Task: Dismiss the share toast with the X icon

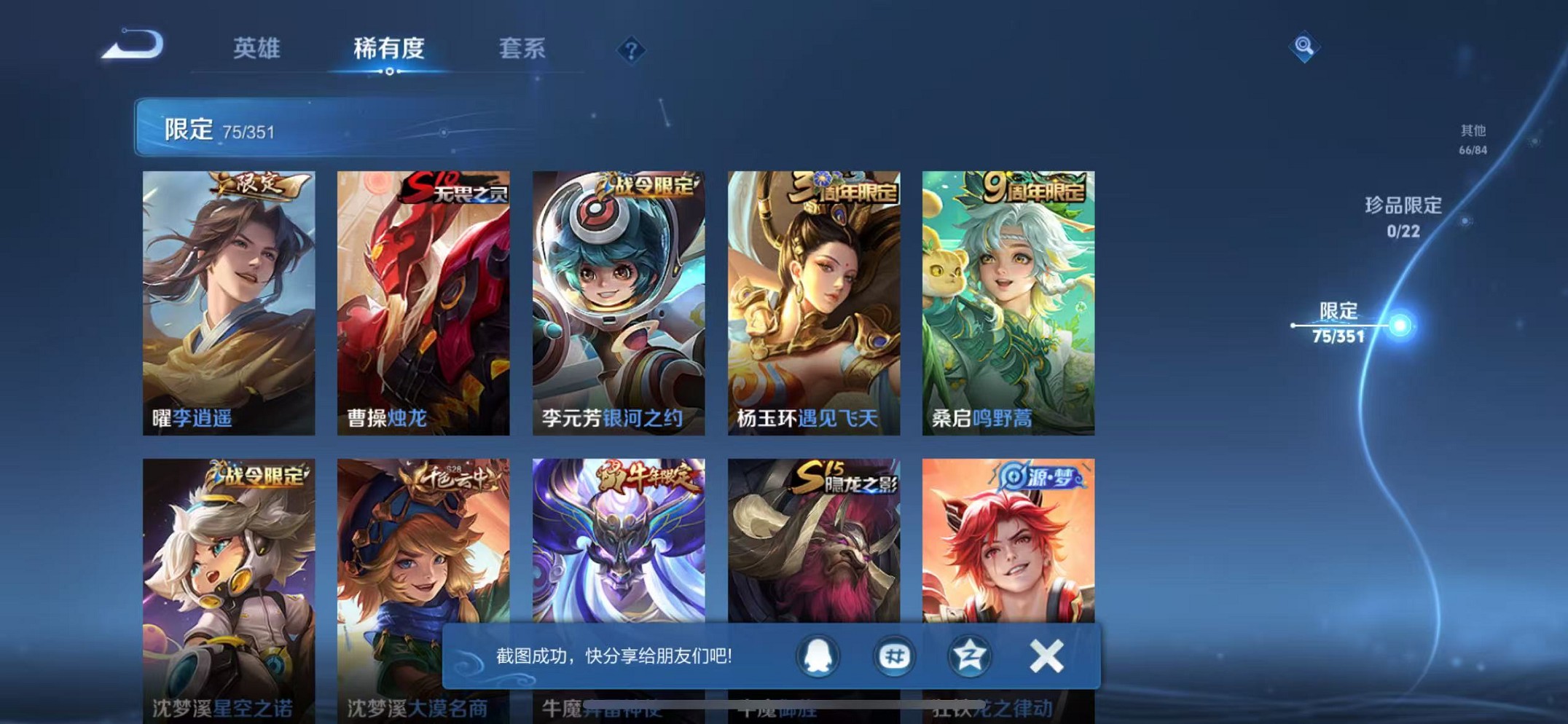Action: click(1046, 655)
